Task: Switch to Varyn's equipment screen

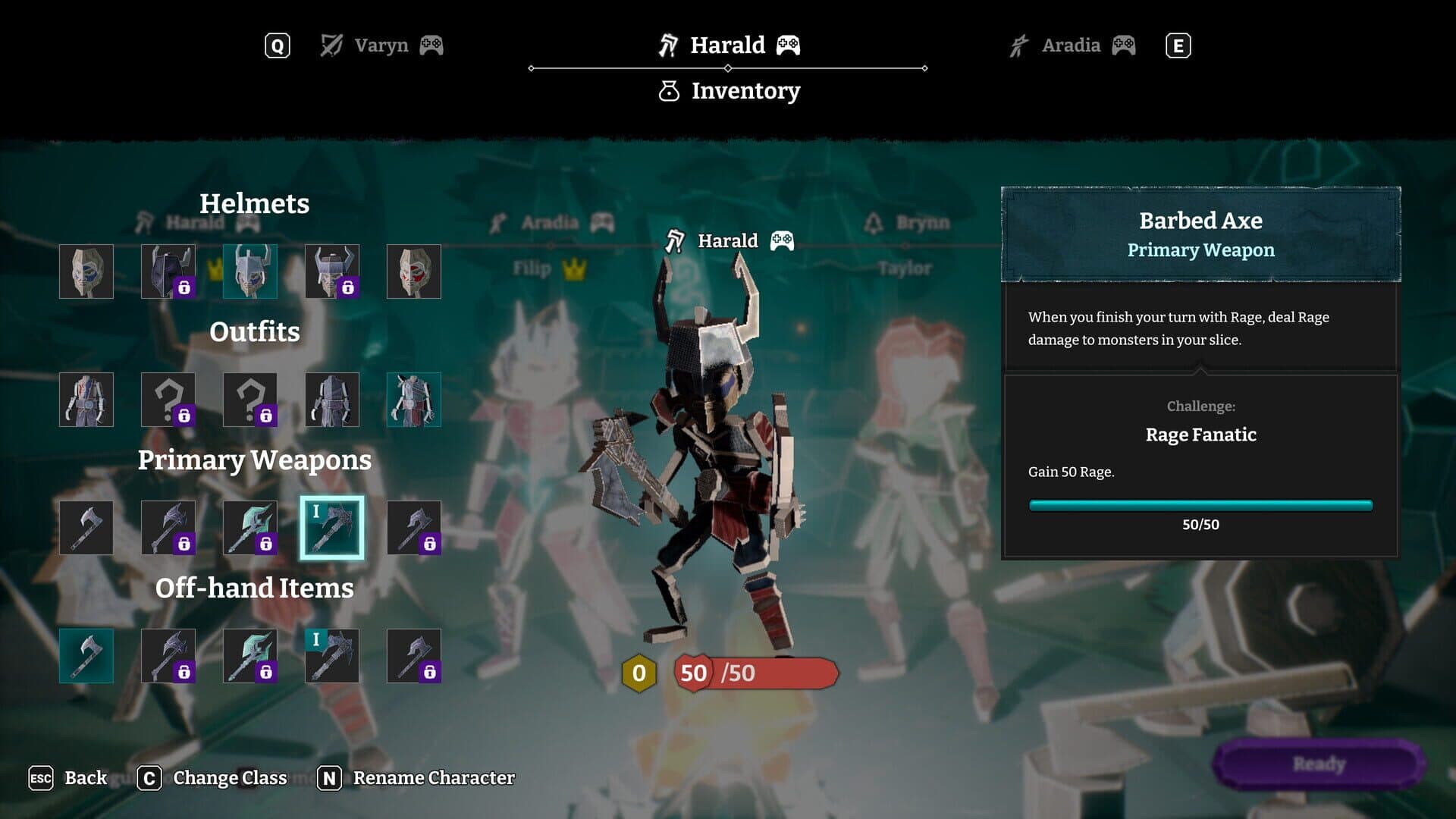Action: (378, 45)
